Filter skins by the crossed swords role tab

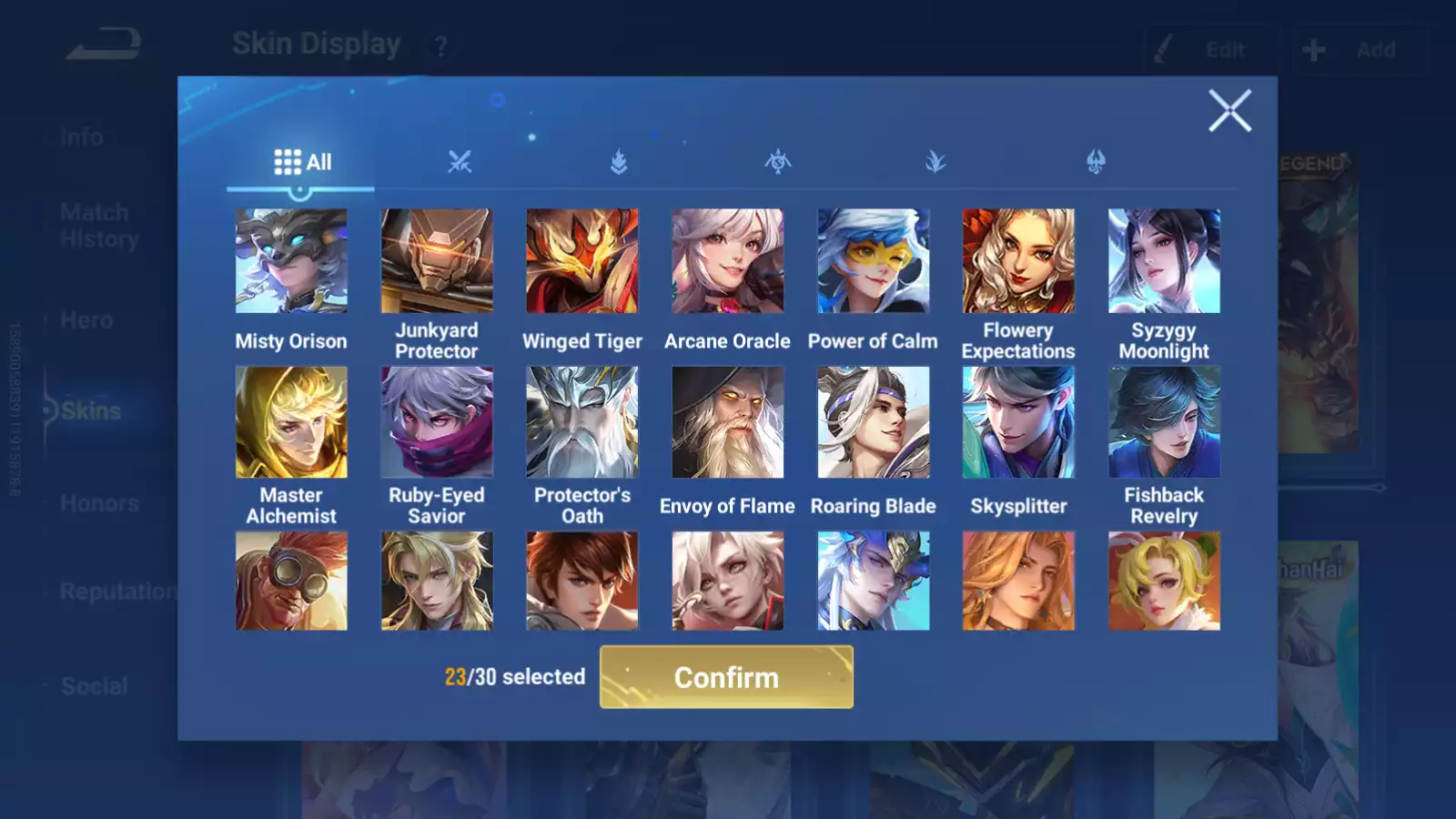(460, 162)
